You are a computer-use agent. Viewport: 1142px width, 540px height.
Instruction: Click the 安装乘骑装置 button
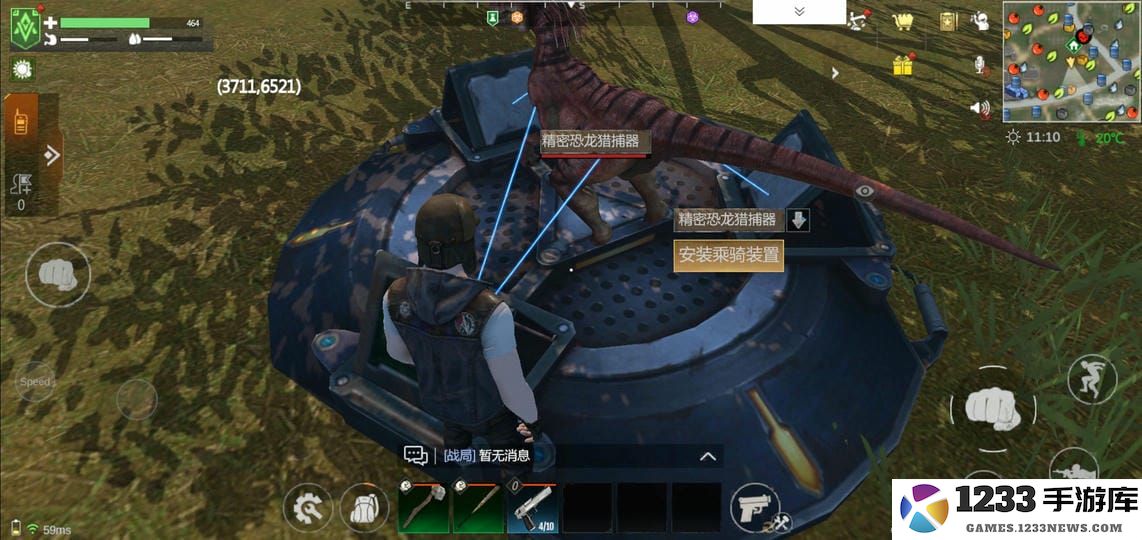(x=728, y=255)
